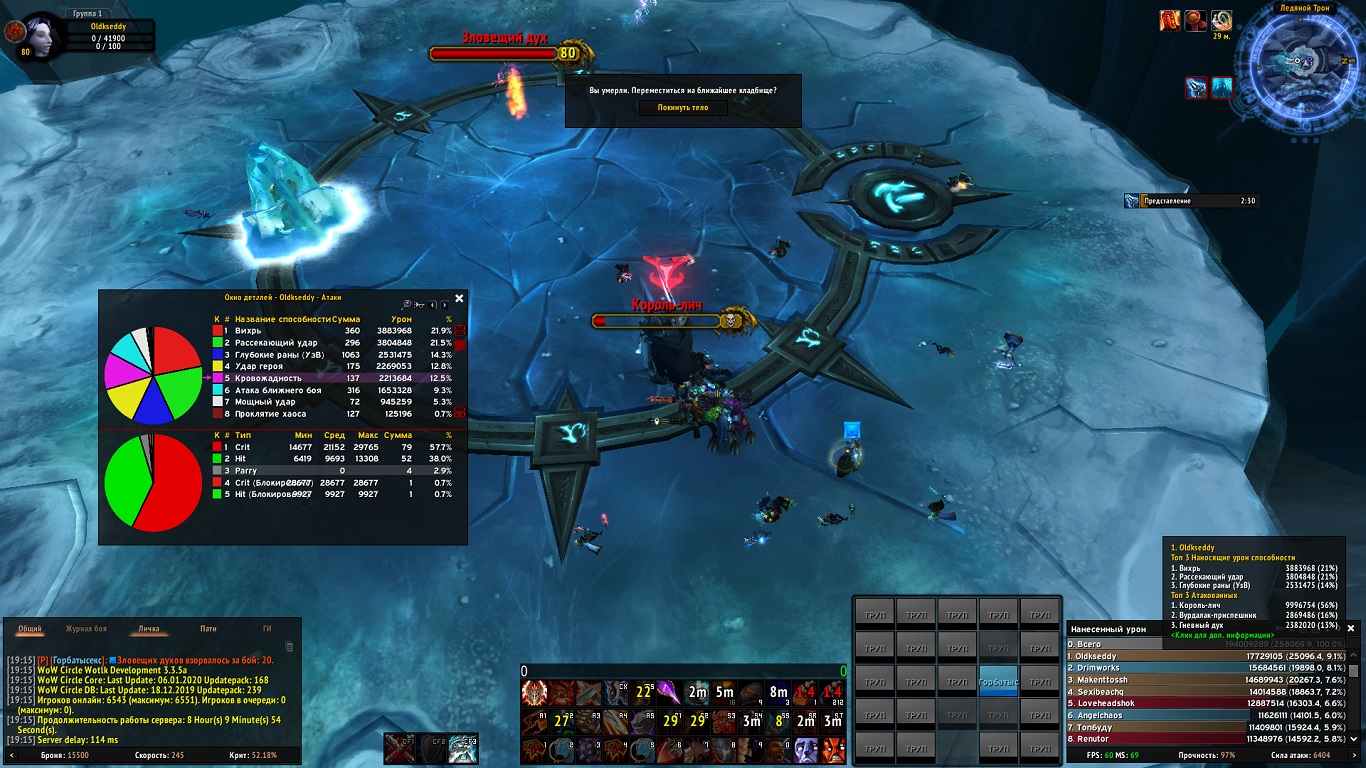Switch to the "ГИ" chat tab
1366x768 pixels.
coord(267,629)
